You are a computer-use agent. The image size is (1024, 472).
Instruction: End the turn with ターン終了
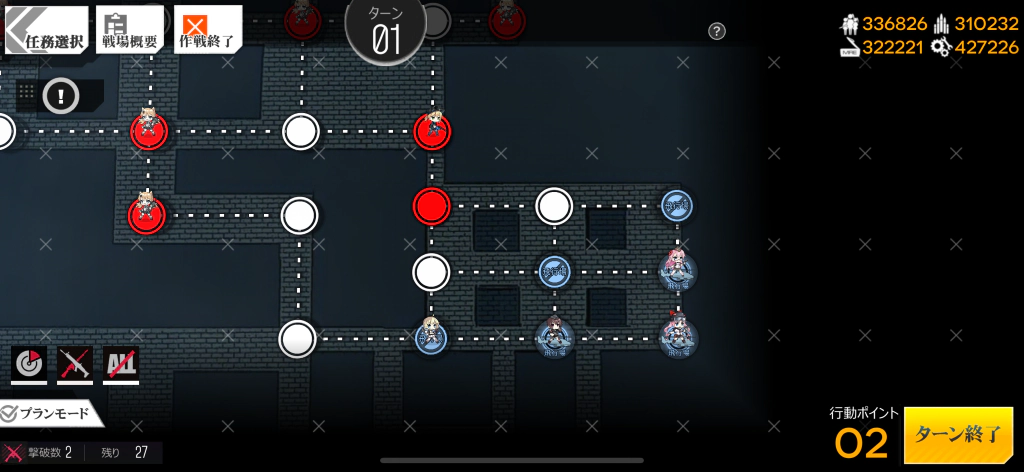click(958, 435)
